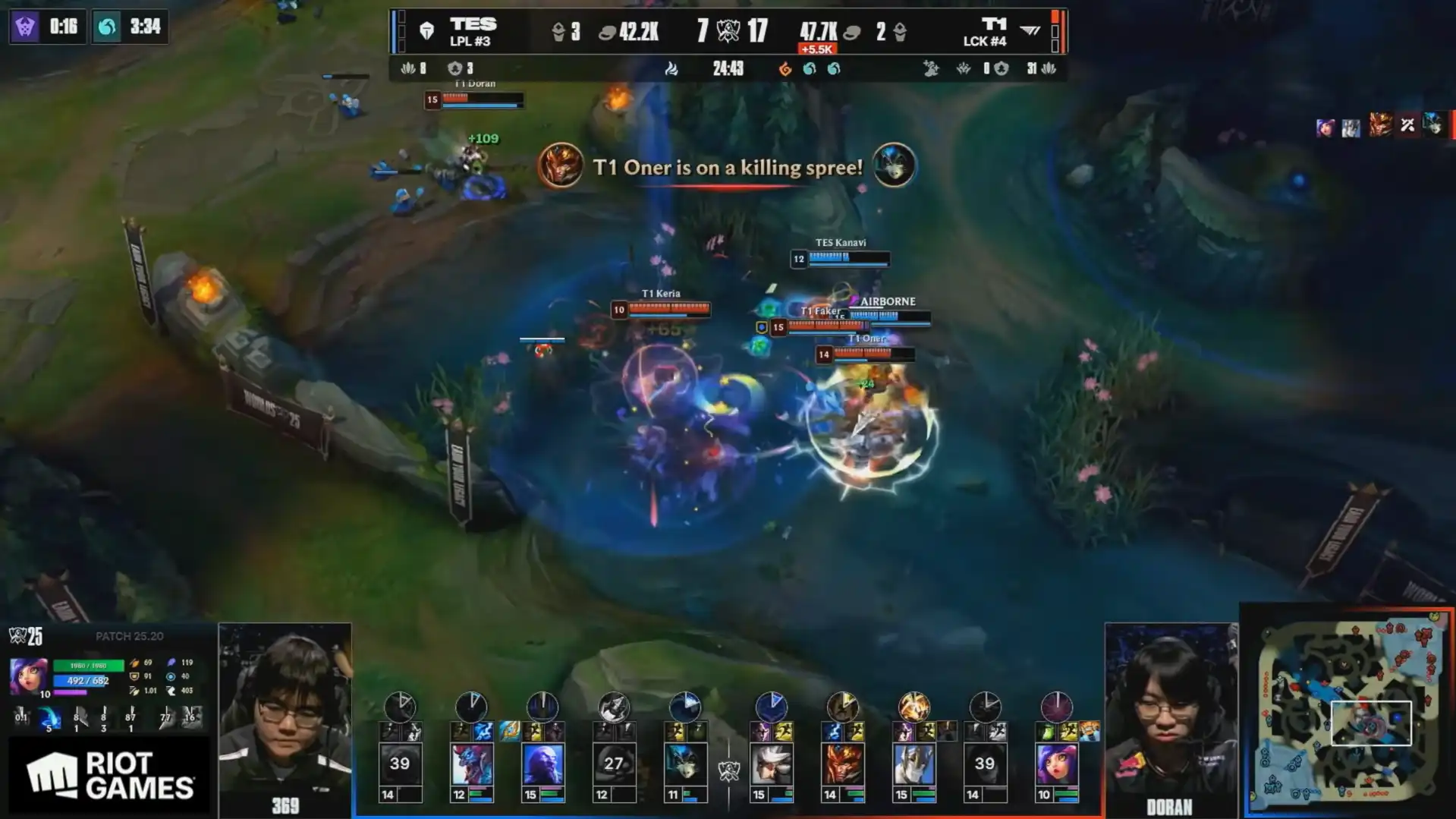The width and height of the screenshot is (1456, 819).
Task: Select the blue-and-red champion portrait at level 12
Action: point(471,764)
